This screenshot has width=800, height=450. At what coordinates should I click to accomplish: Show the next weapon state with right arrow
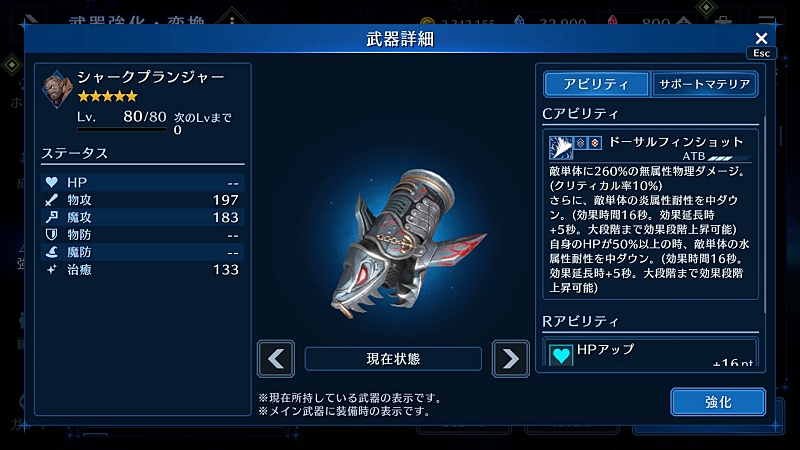(510, 358)
